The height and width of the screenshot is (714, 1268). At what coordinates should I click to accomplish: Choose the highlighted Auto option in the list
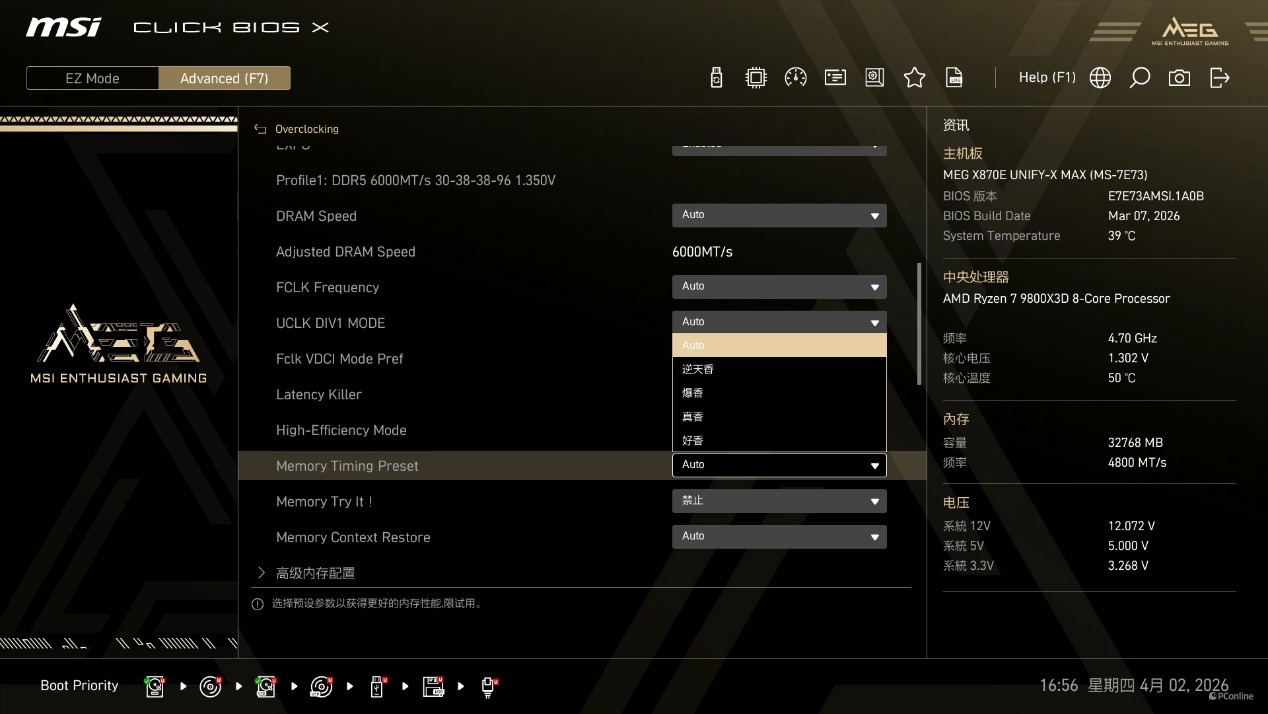[x=778, y=345]
